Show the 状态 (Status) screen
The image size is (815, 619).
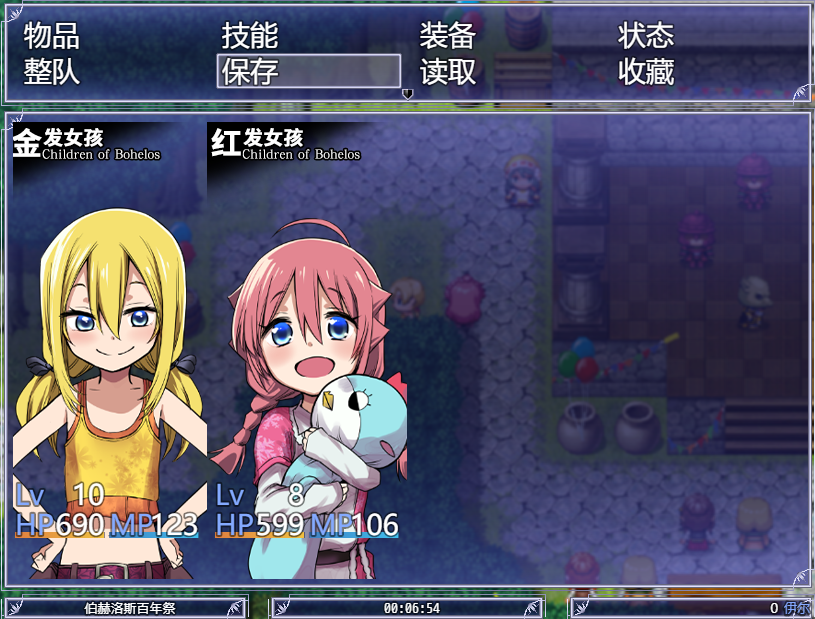pyautogui.click(x=646, y=37)
